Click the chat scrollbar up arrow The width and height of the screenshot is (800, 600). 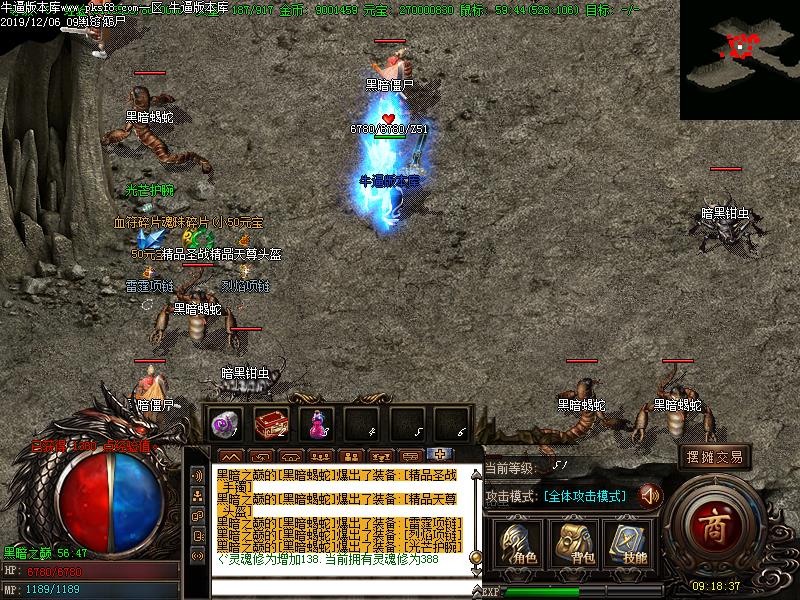(x=476, y=472)
